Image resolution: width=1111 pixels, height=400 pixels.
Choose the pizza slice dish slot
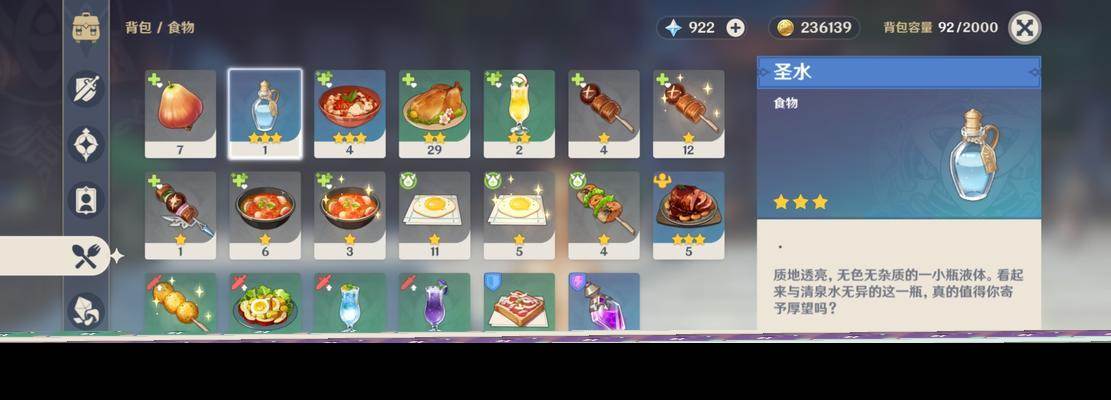coord(519,302)
